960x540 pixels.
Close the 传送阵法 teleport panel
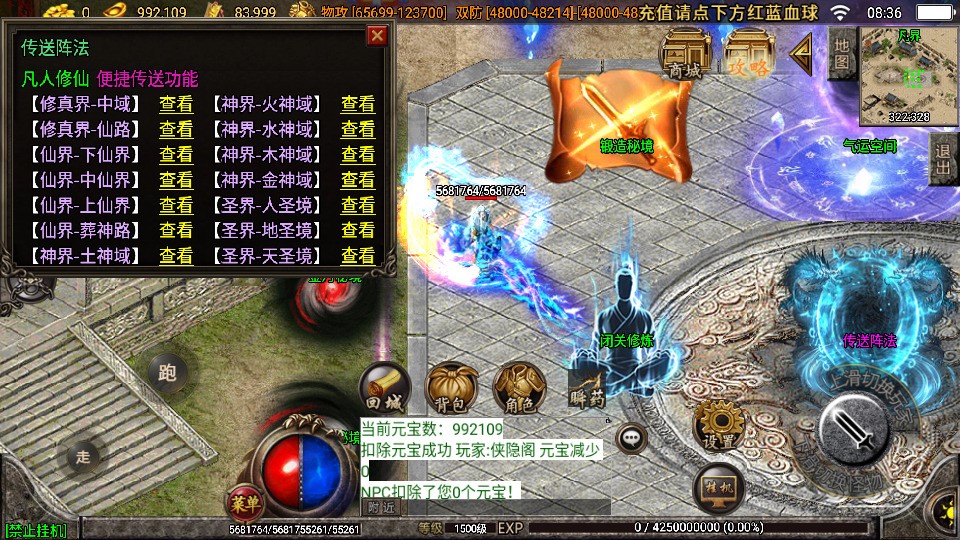tap(377, 36)
